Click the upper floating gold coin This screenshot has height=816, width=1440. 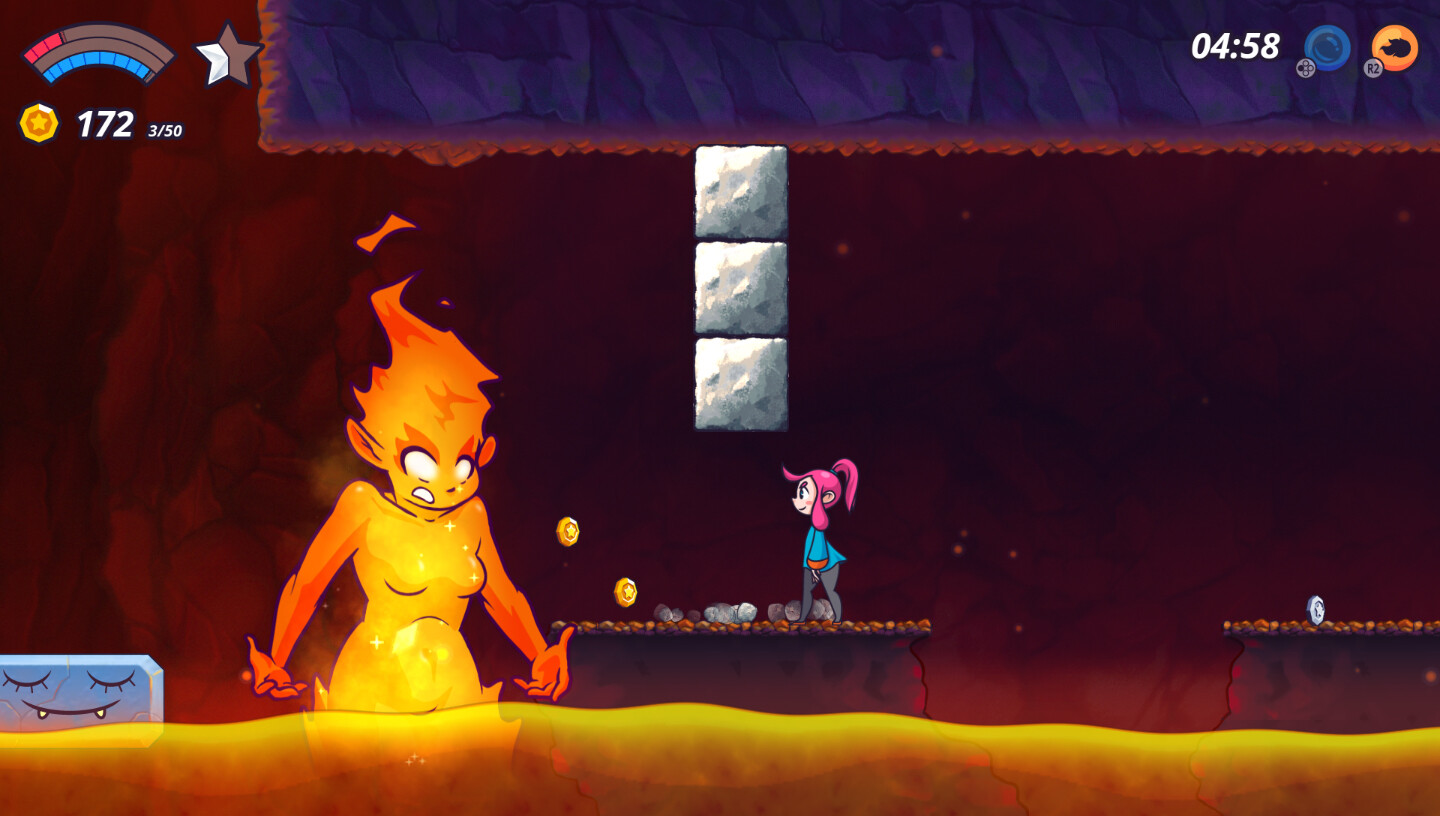(566, 533)
